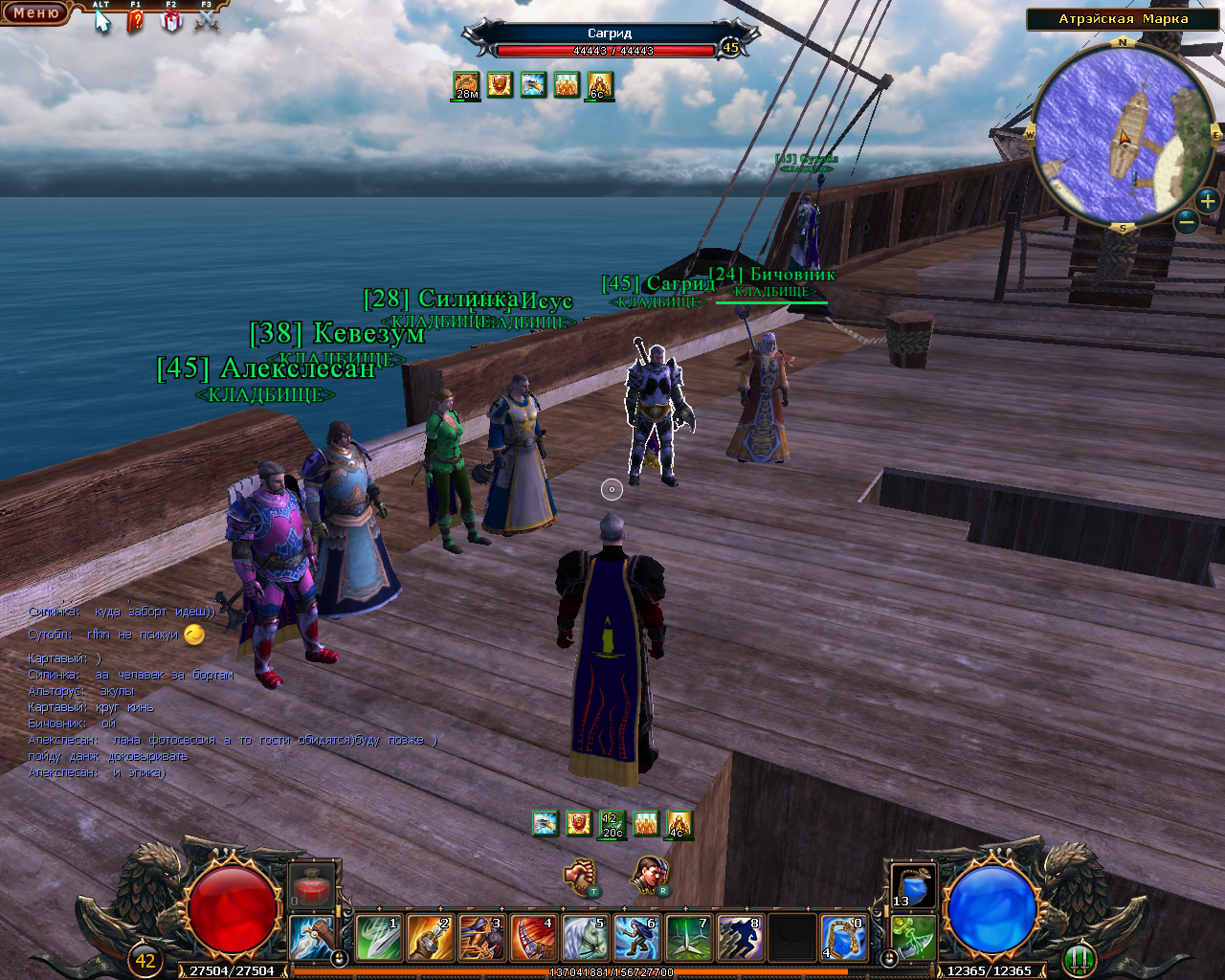Click the handshake icon above the hotbar
The height and width of the screenshot is (980, 1225).
580,876
